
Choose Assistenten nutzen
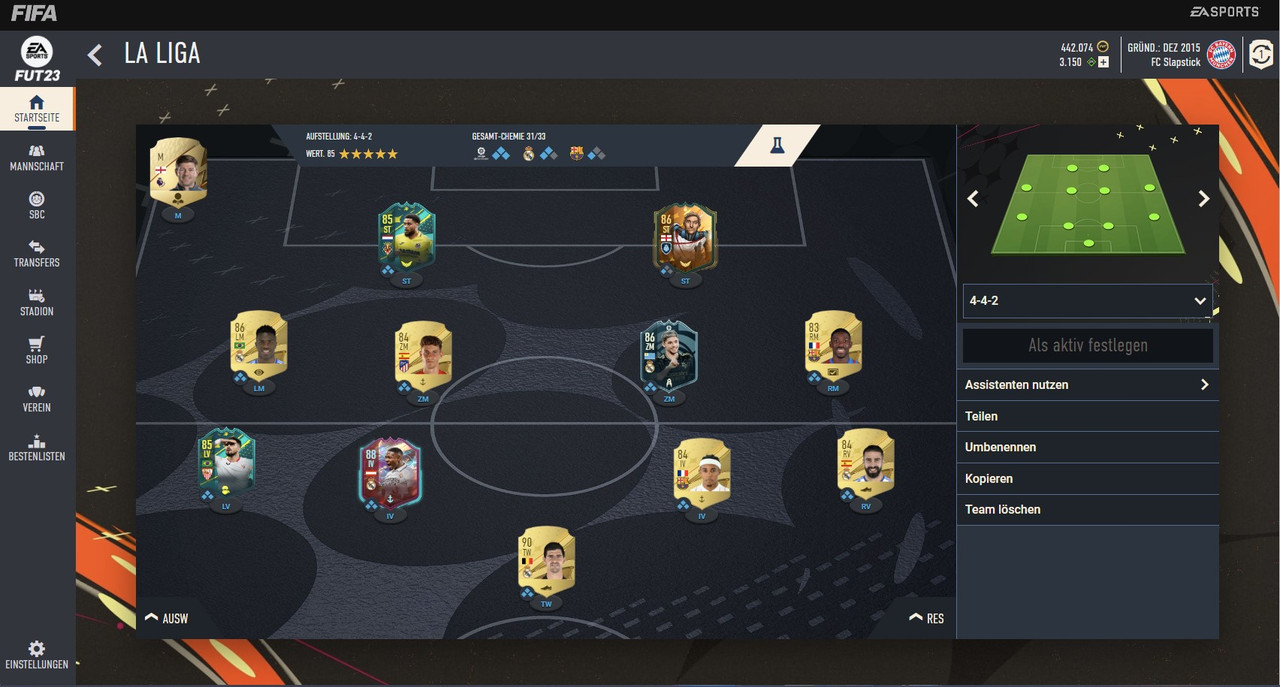tap(1087, 385)
